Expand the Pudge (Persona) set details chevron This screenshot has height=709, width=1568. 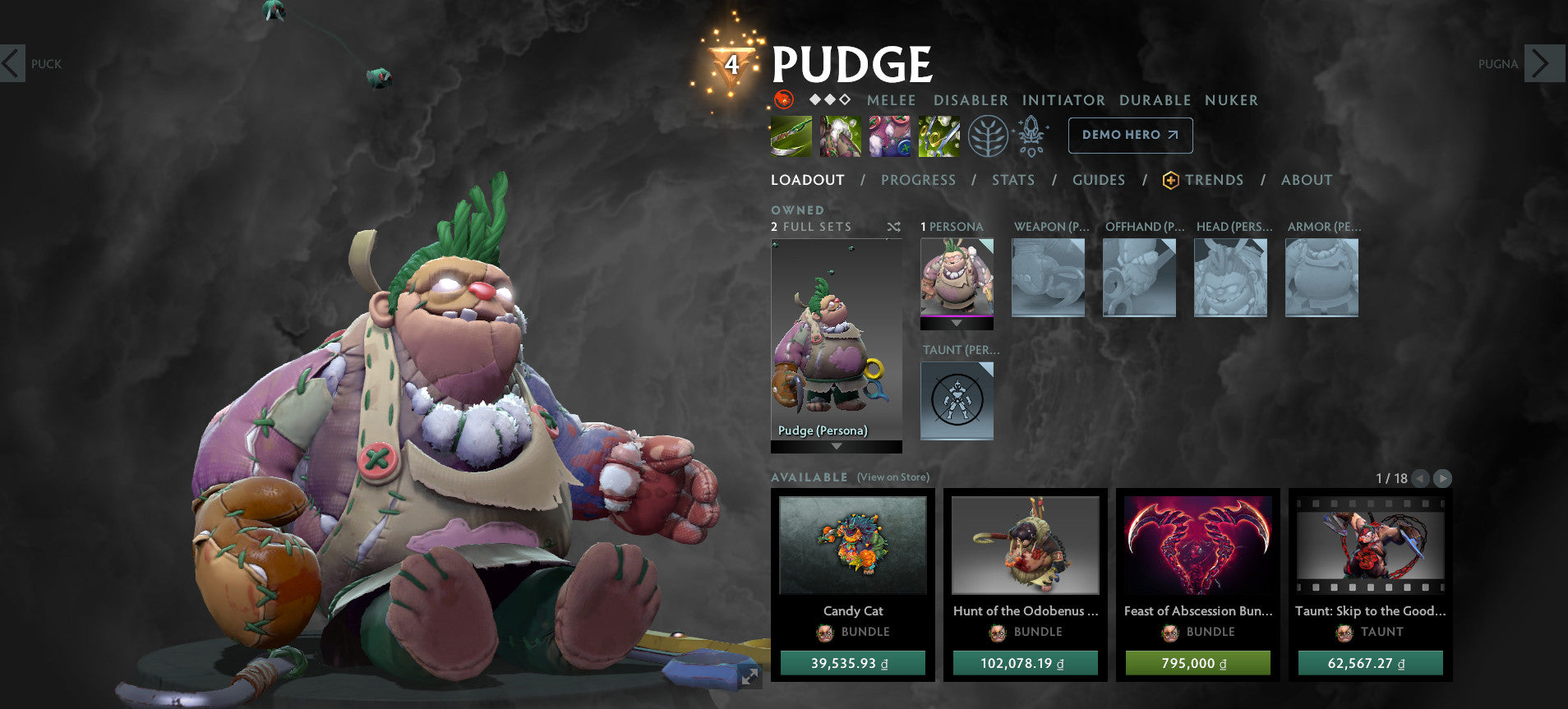point(836,448)
